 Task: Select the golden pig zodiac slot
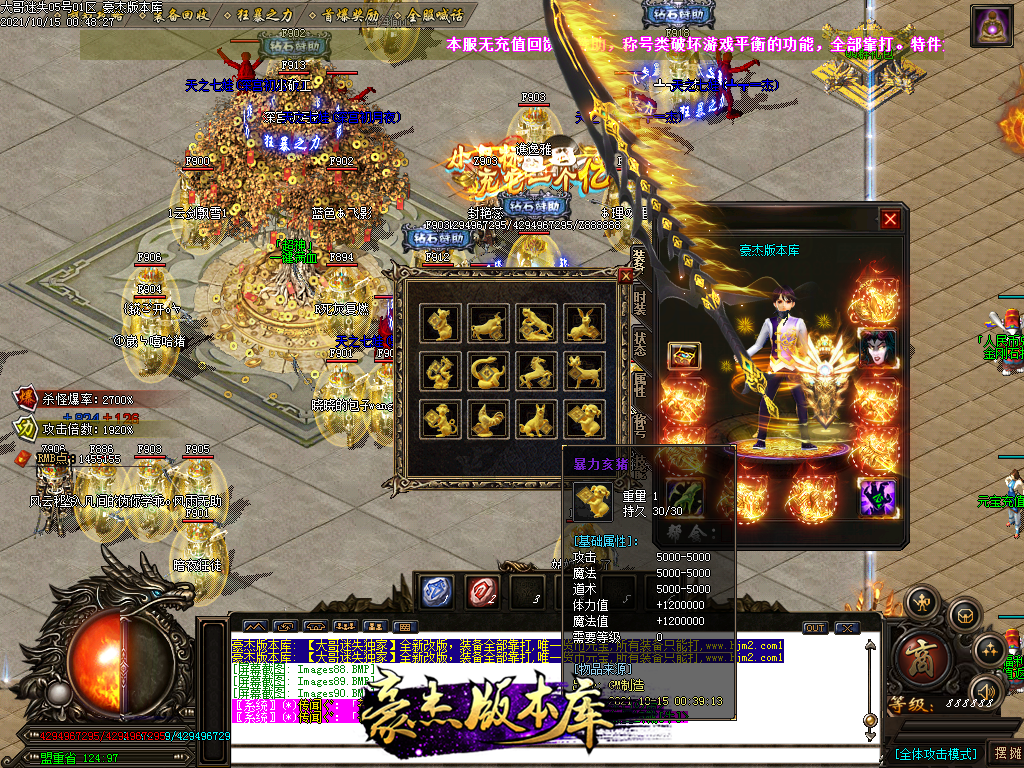[x=586, y=419]
